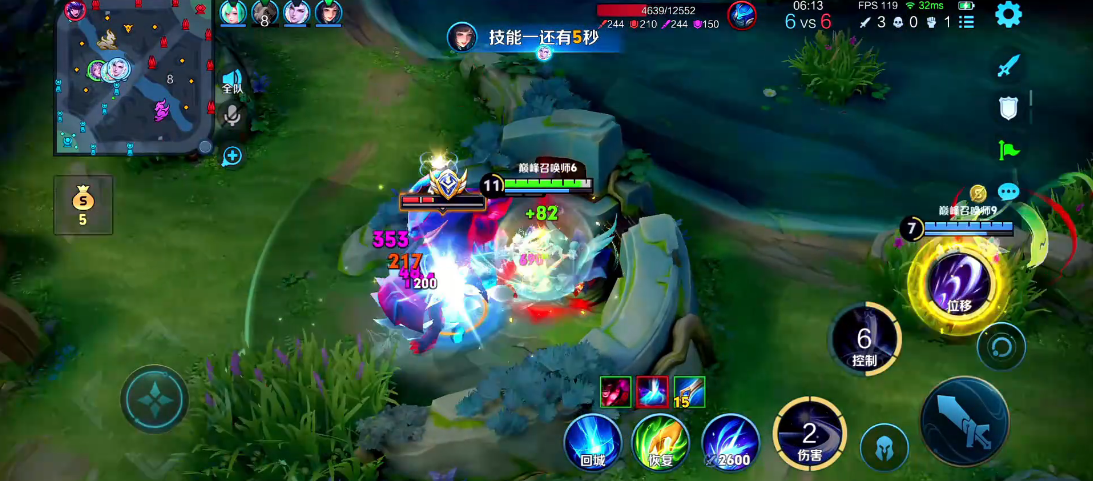1093x481 pixels.
Task: Tap the movement joystick center
Action: (x=154, y=398)
